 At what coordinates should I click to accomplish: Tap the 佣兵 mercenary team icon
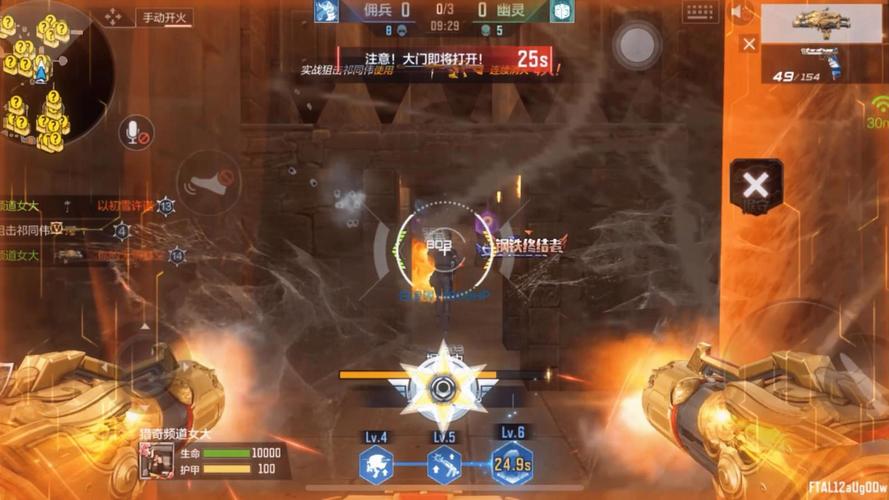(x=325, y=11)
